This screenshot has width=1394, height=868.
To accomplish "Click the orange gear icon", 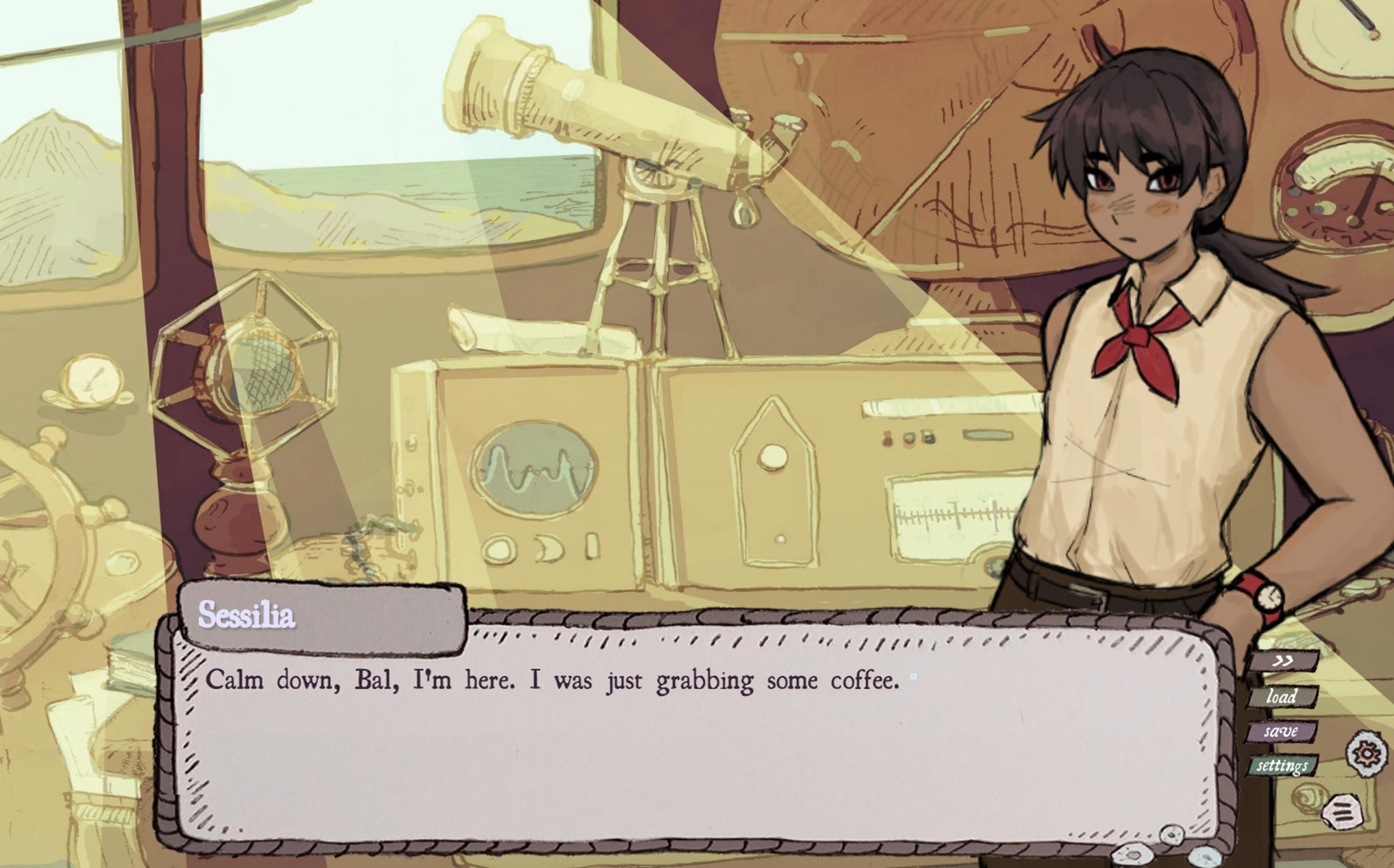I will click(x=1367, y=753).
